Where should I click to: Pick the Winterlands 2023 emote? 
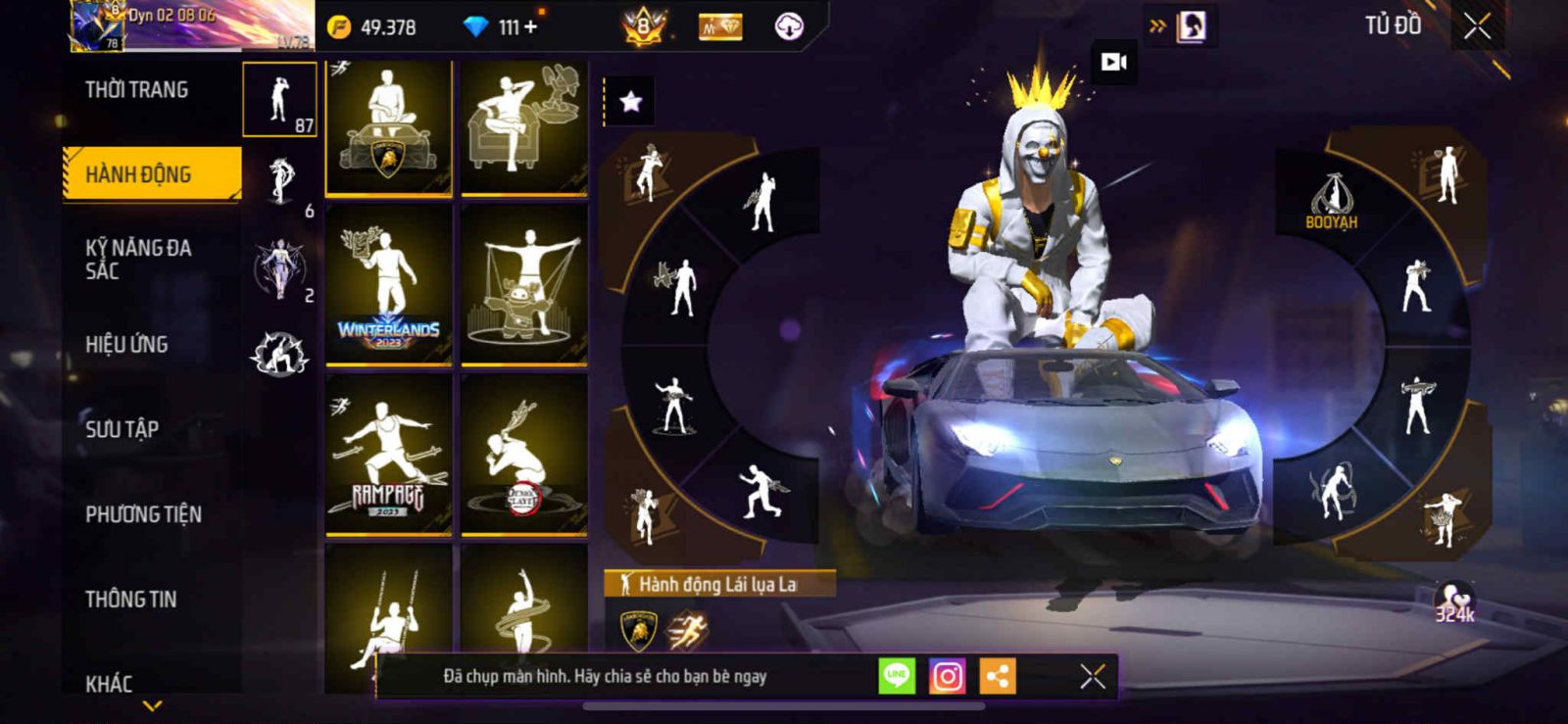pyautogui.click(x=389, y=285)
